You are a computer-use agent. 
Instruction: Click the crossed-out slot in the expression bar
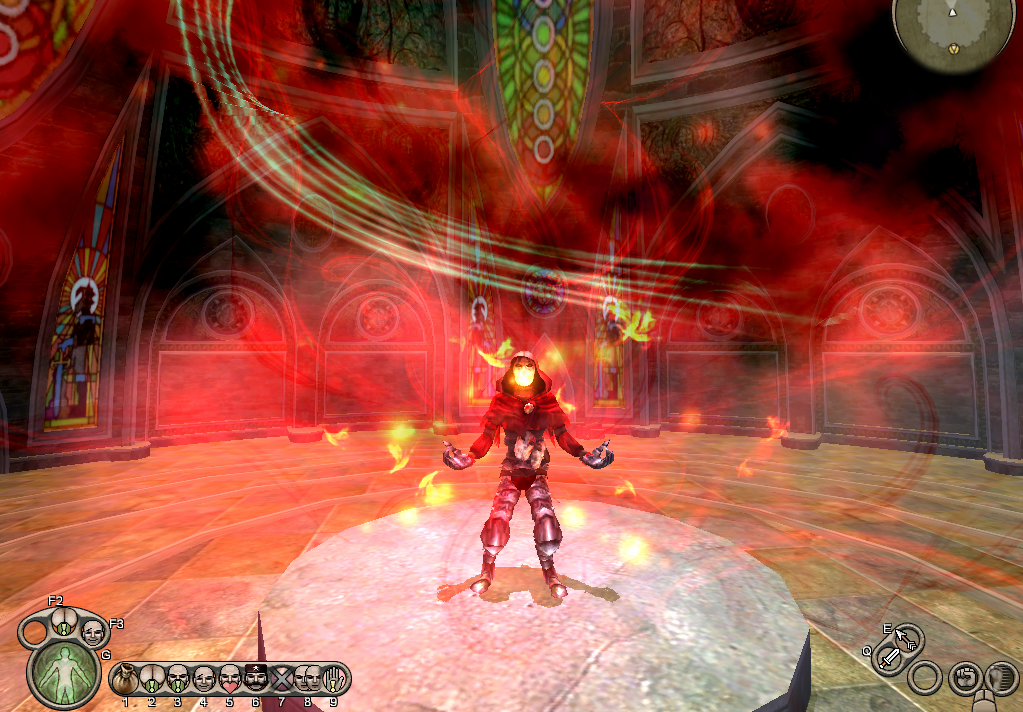click(x=281, y=679)
